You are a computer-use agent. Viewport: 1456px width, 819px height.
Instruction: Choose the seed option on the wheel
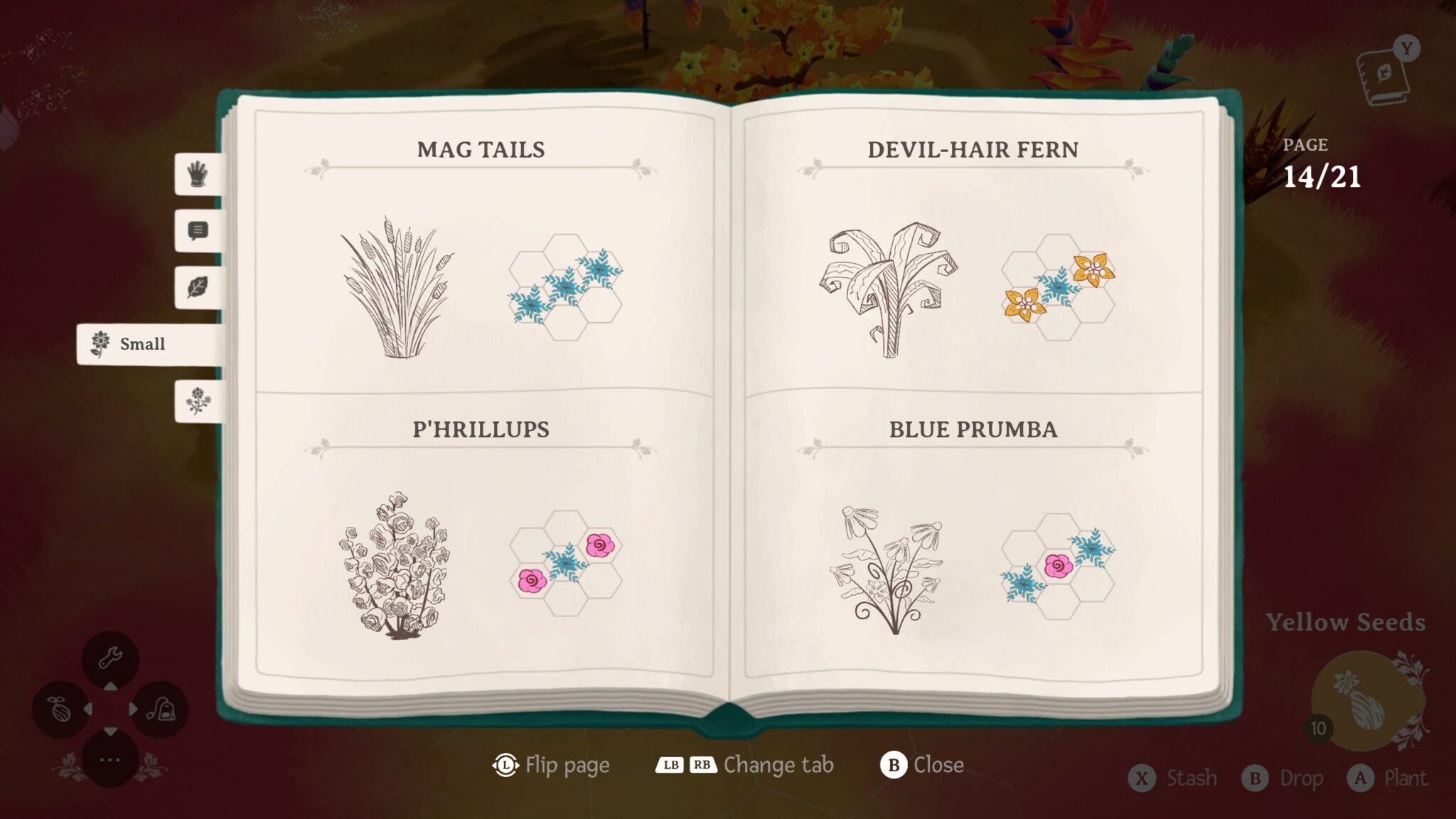pyautogui.click(x=60, y=709)
